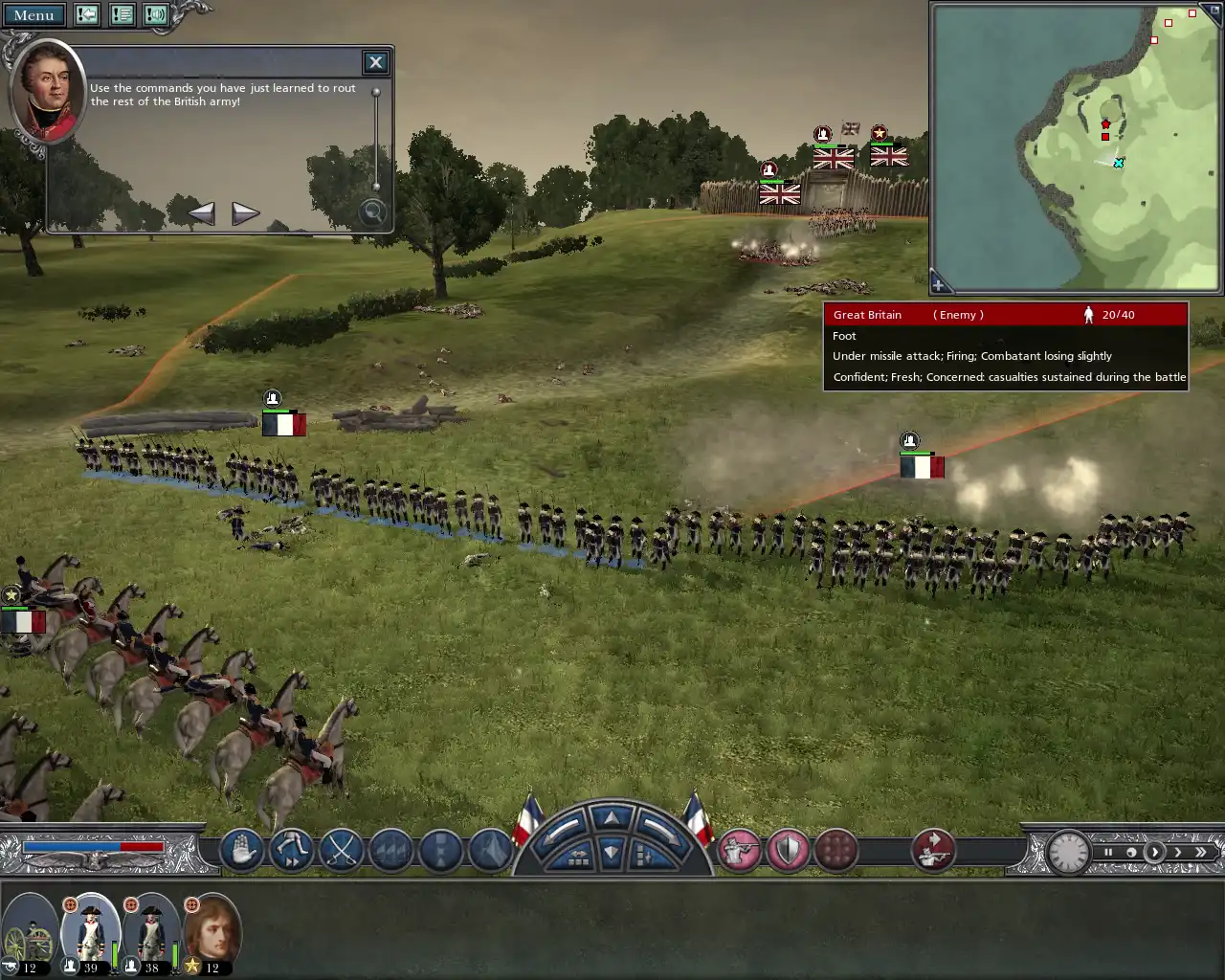Close the advisor message panel

[375, 63]
